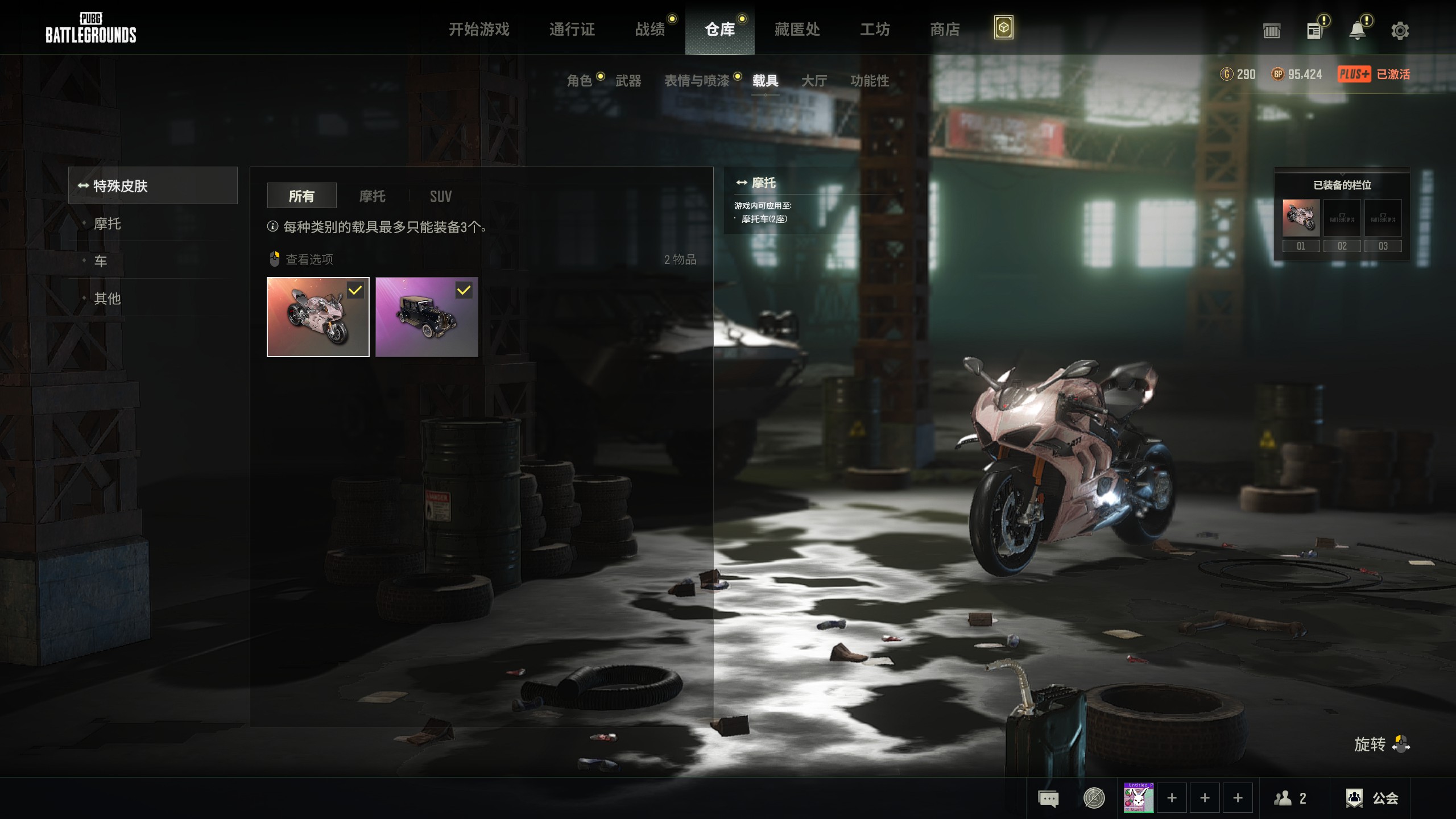Open the chat bubble icon

1048,798
